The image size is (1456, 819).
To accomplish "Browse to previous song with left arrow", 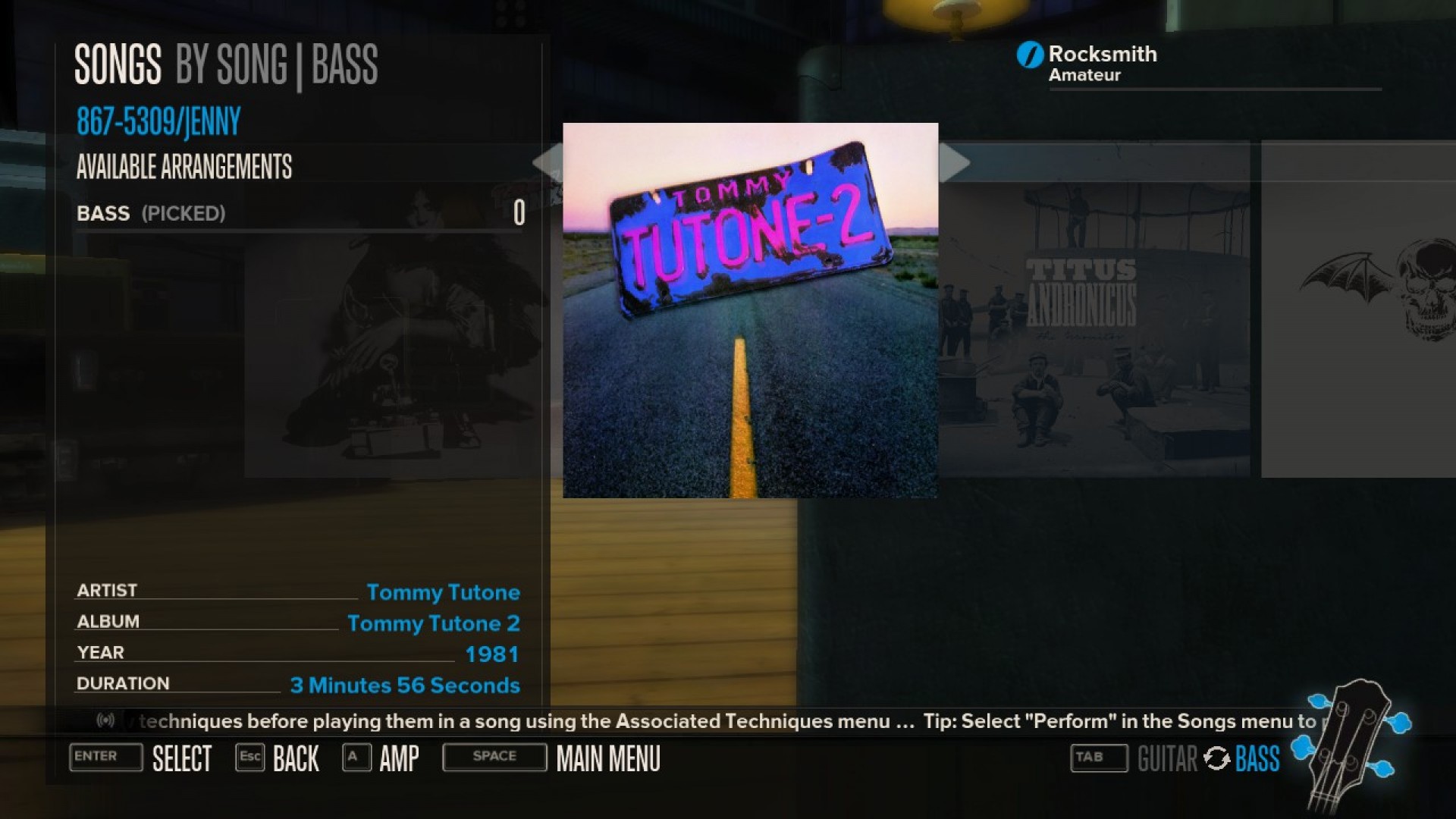I will (548, 163).
